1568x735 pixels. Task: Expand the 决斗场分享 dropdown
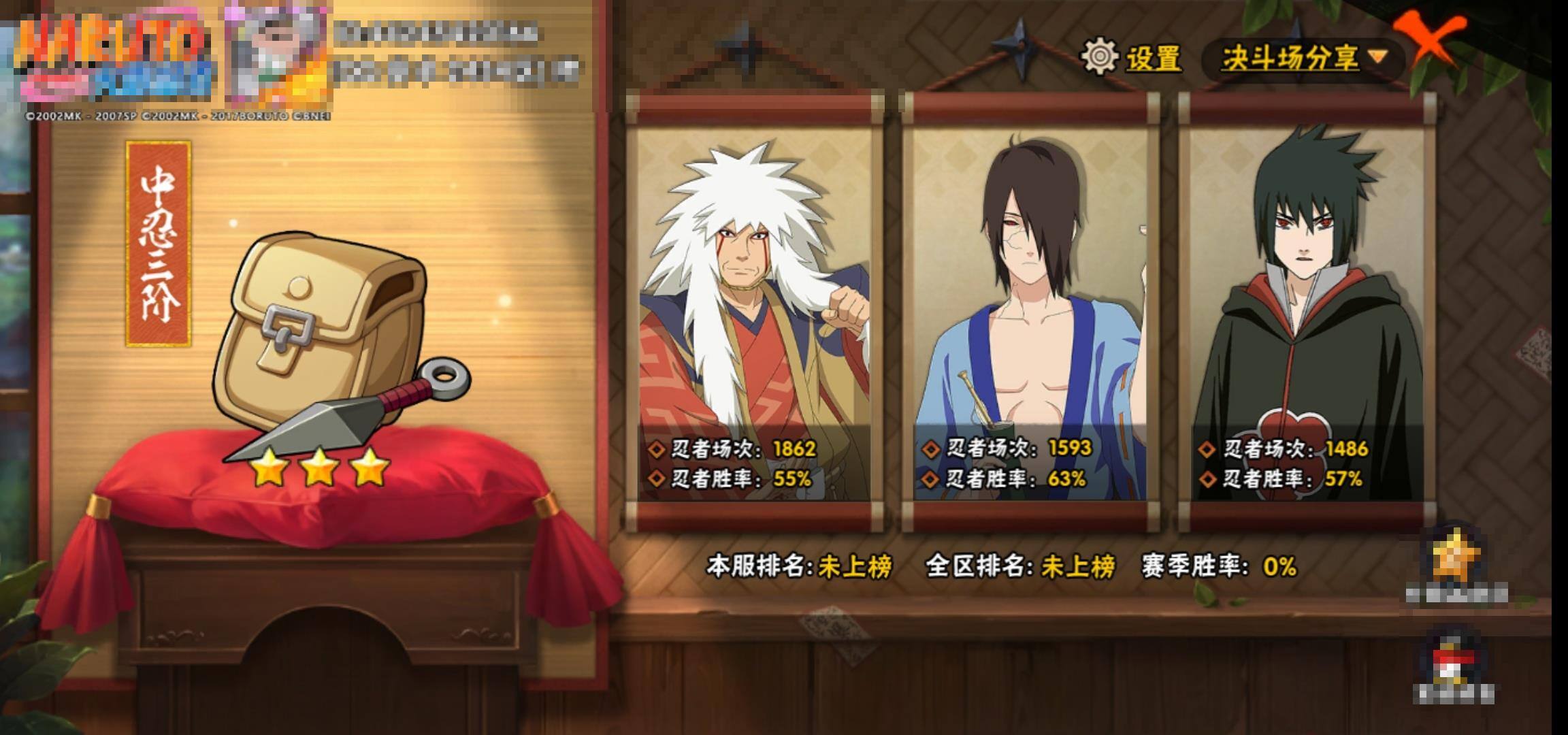1303,58
